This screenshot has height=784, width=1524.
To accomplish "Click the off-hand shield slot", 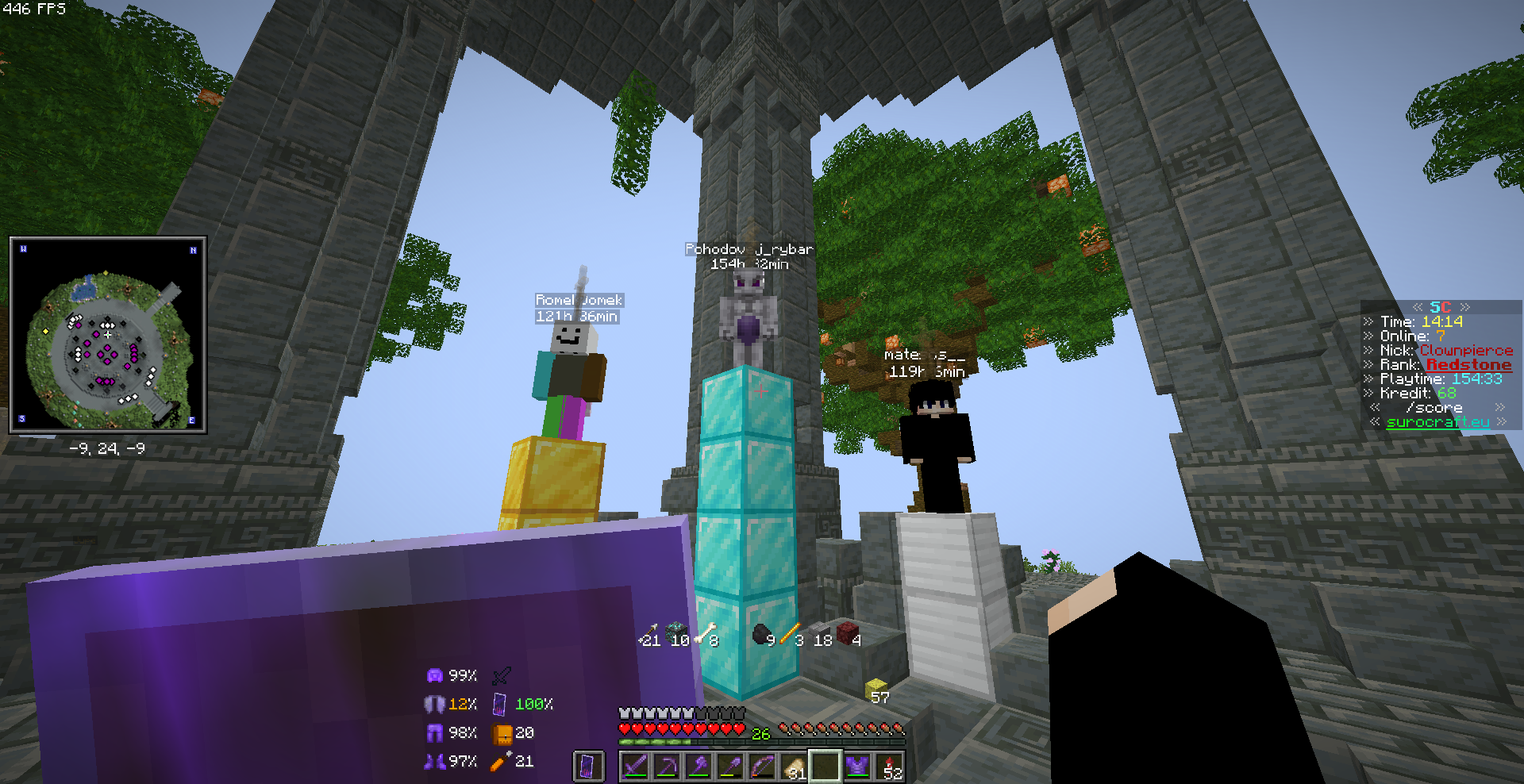I will 588,767.
